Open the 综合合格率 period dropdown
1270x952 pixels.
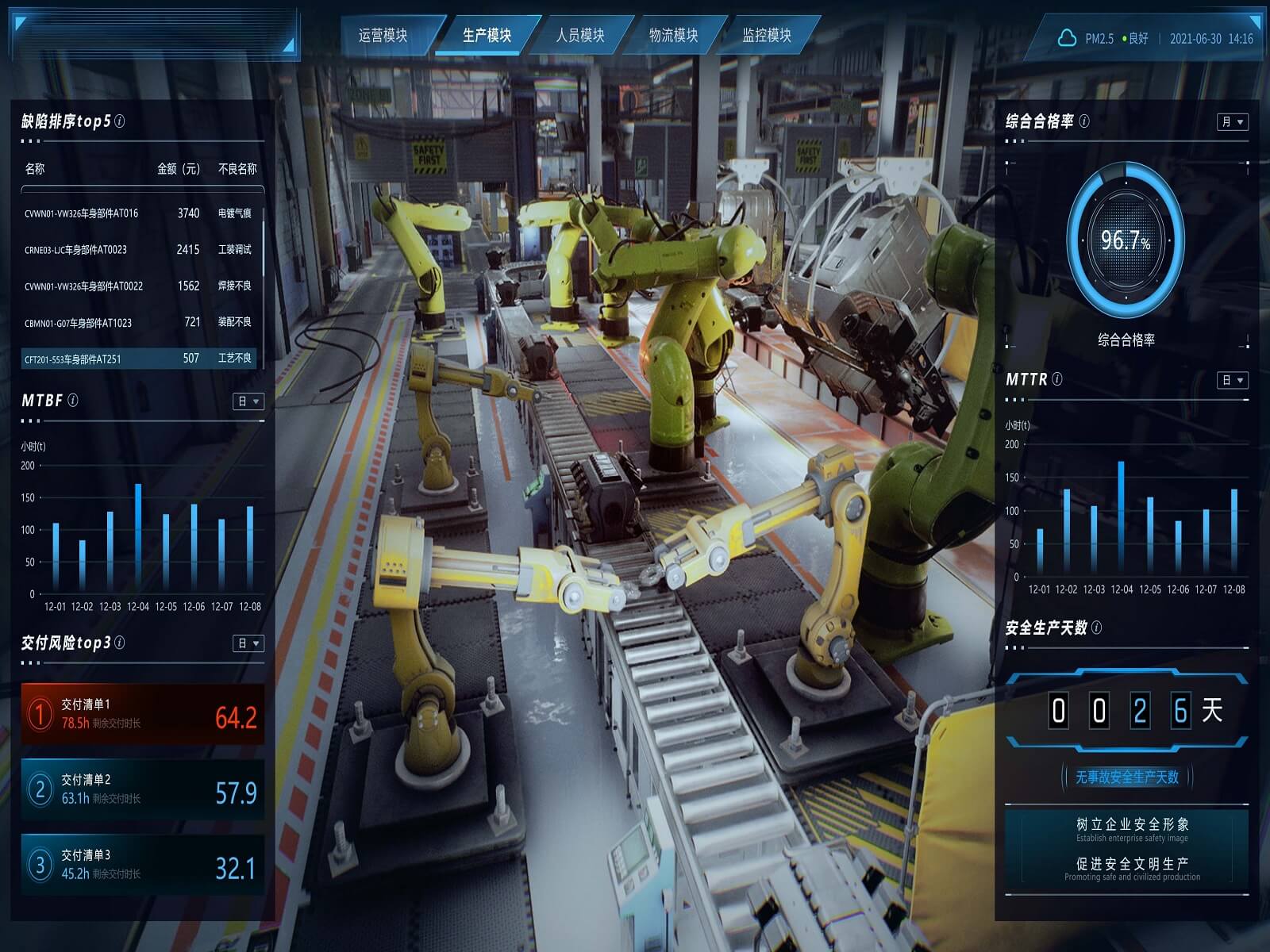1233,122
